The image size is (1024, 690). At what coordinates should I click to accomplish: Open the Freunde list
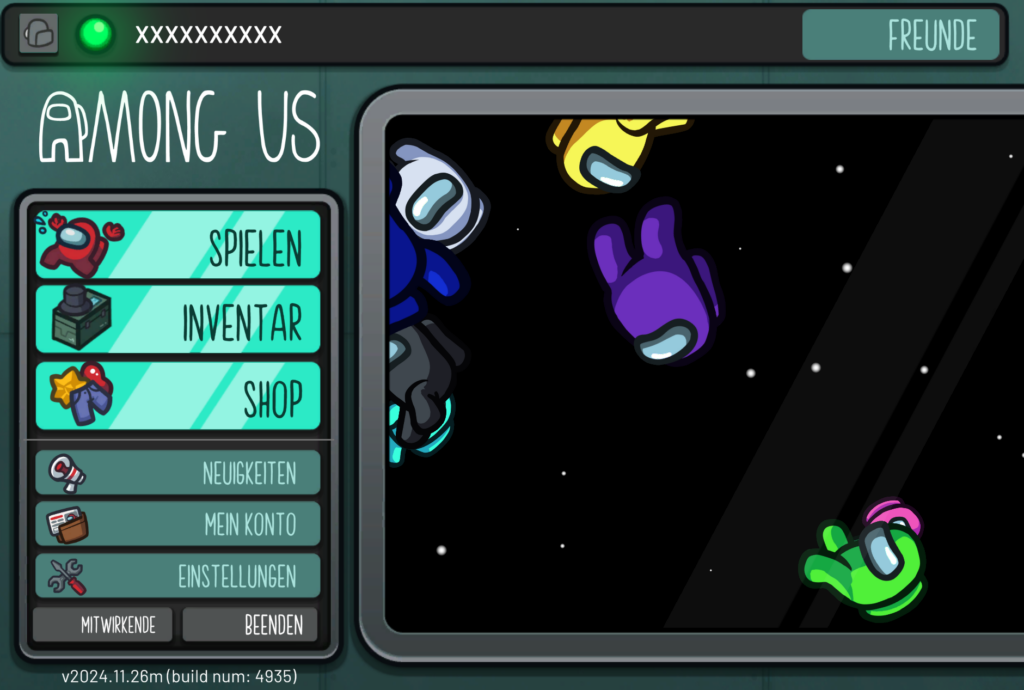[x=901, y=36]
